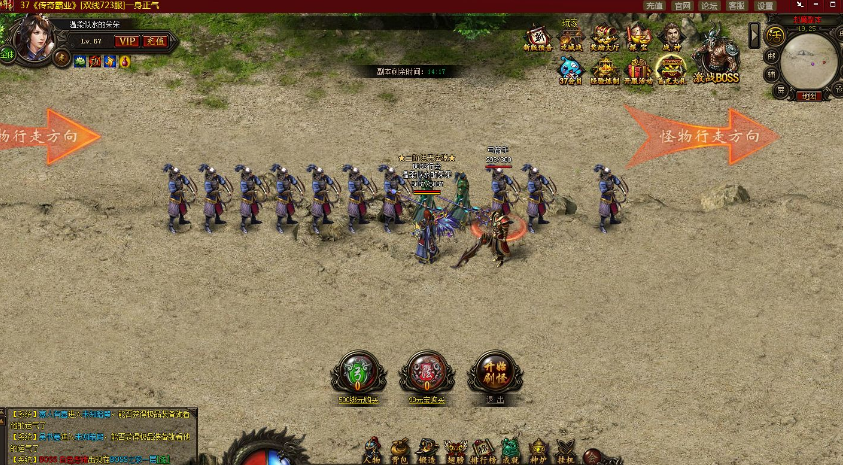The image size is (843, 465).
Task: Click the 开始刷怪 start spawning button
Action: (x=495, y=372)
